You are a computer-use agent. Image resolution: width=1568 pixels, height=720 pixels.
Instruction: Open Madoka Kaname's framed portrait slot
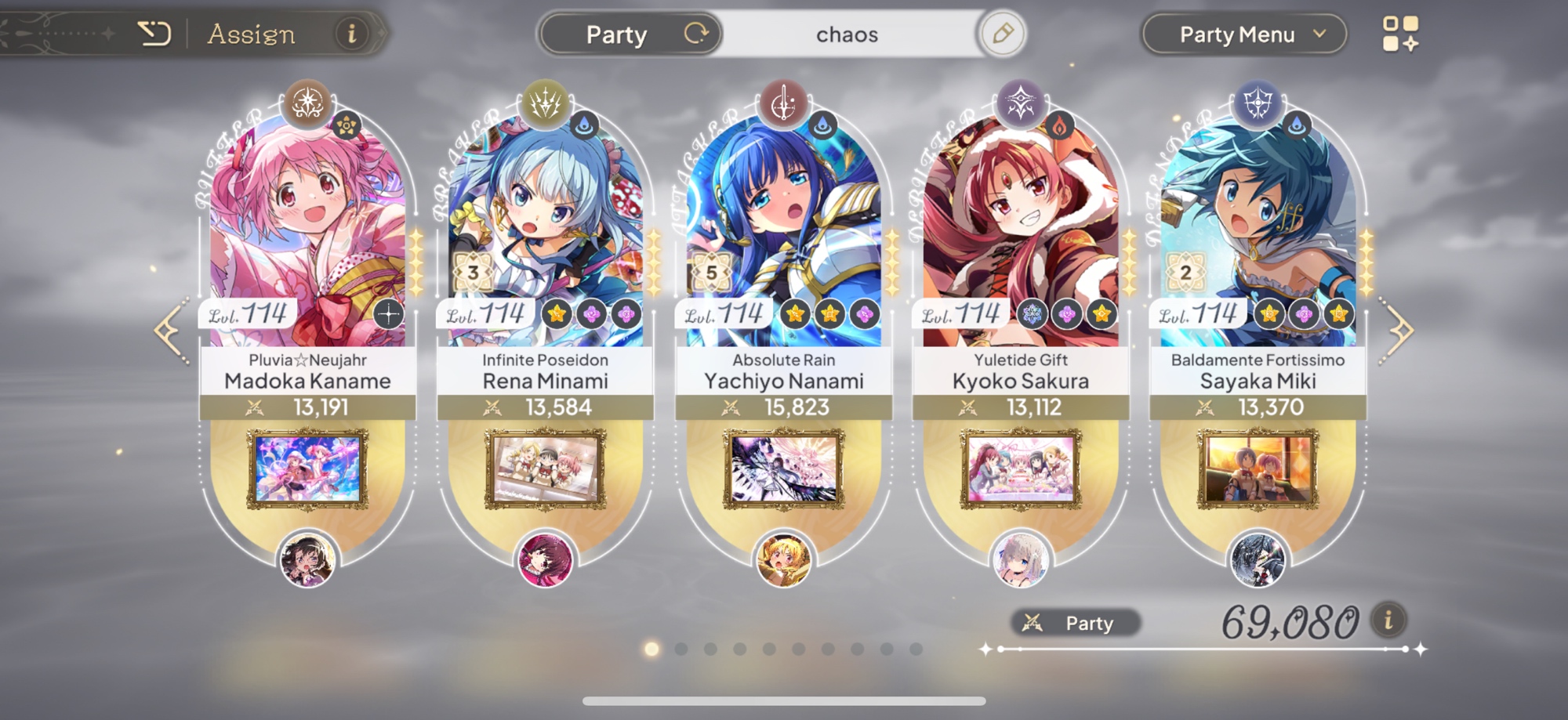coord(307,469)
